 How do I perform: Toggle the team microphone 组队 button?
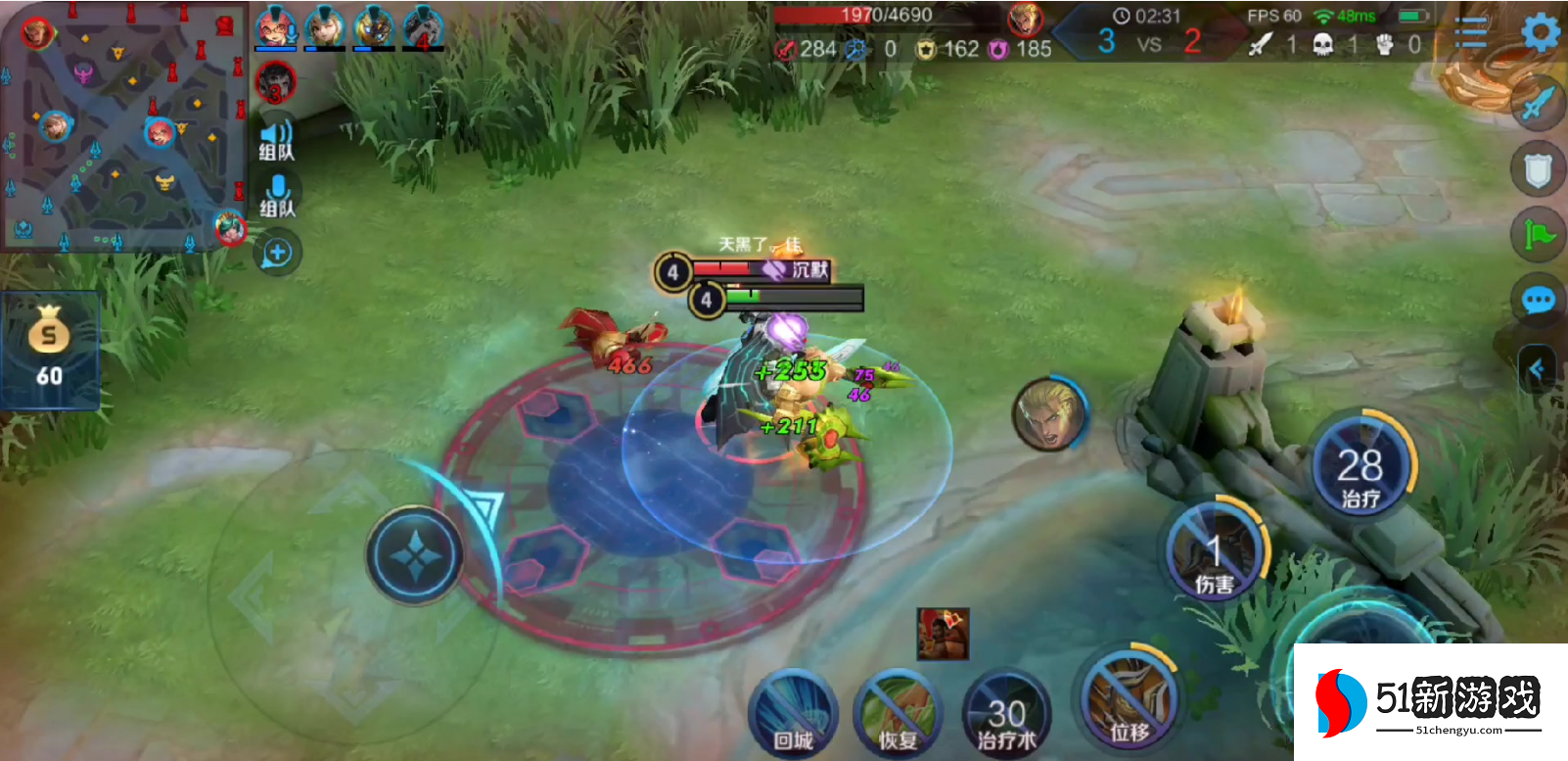click(277, 194)
